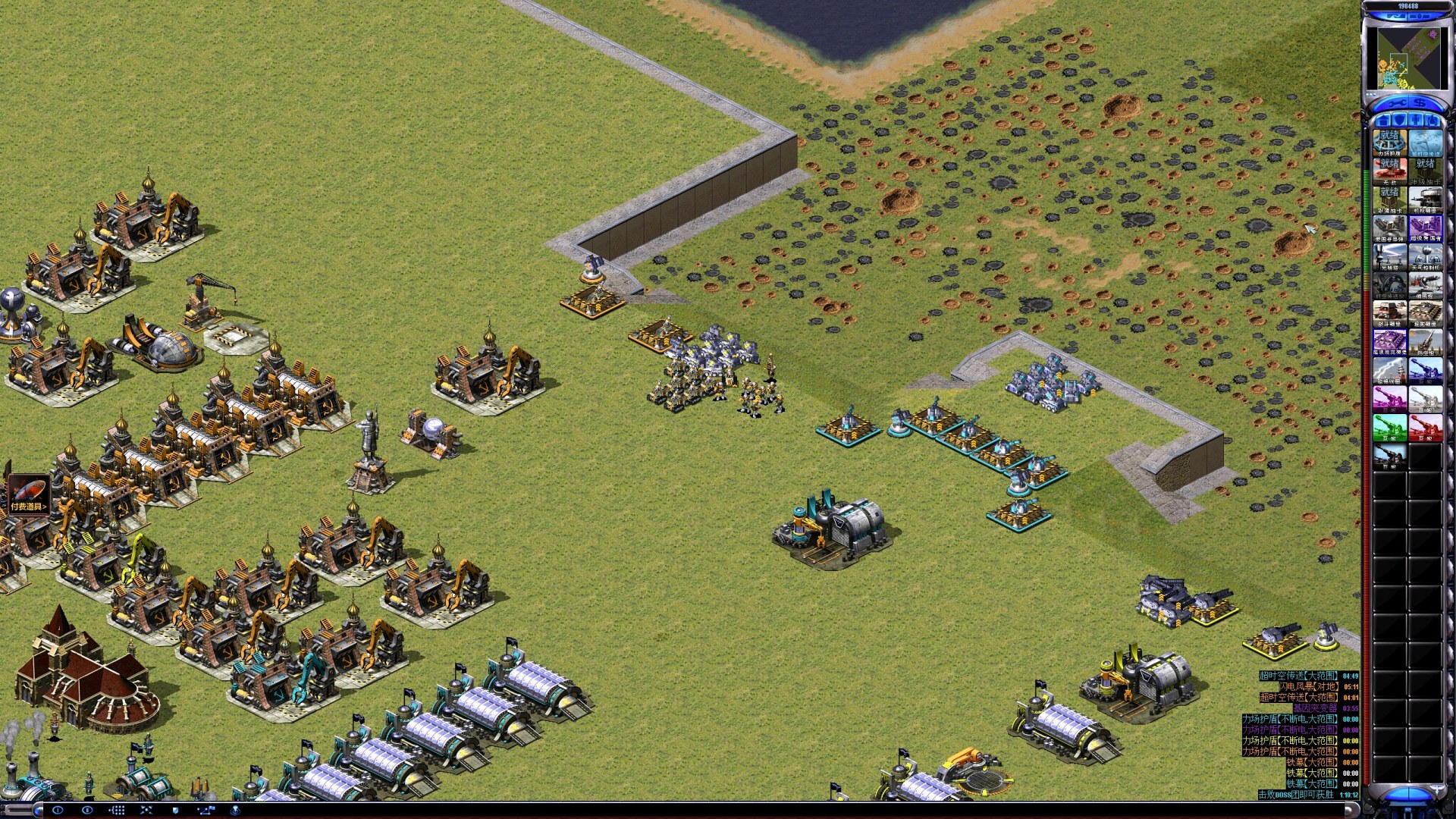Viewport: 1456px width, 819px height.
Task: Choose the lightning storm tower icon
Action: pyautogui.click(x=1389, y=370)
